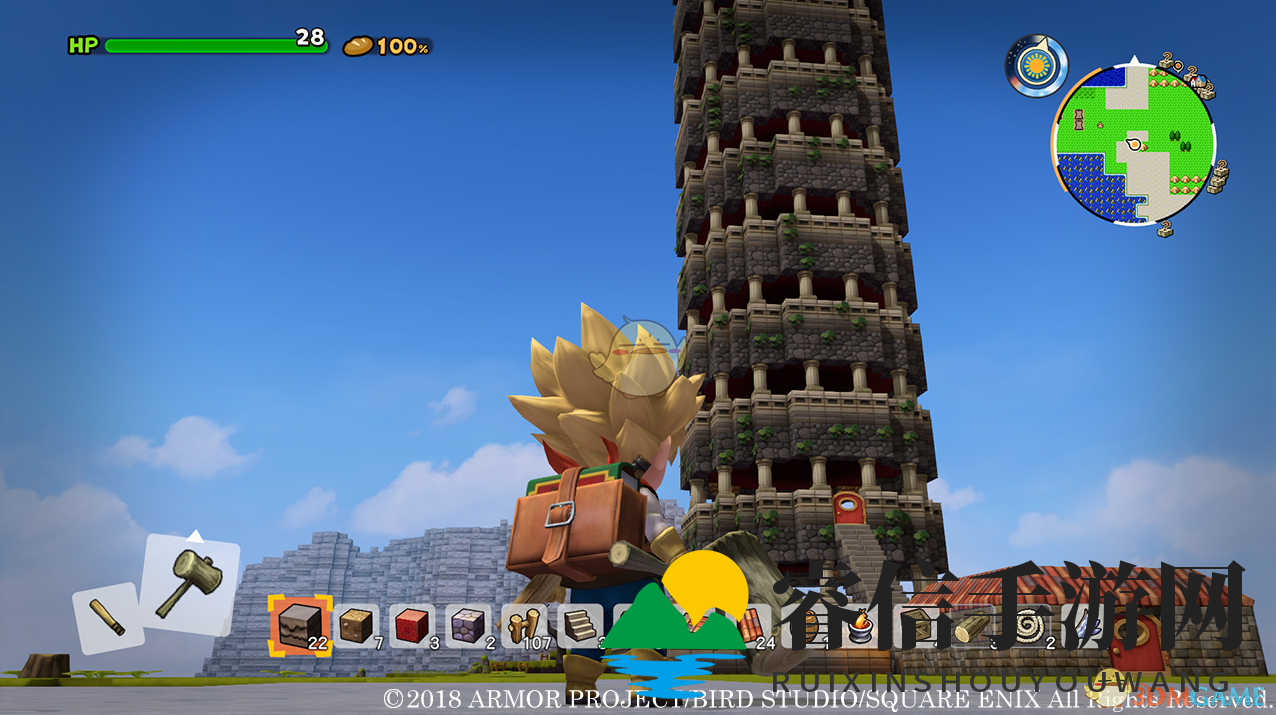Select the stone stairs hotbar slot
The image size is (1276, 715).
click(580, 626)
